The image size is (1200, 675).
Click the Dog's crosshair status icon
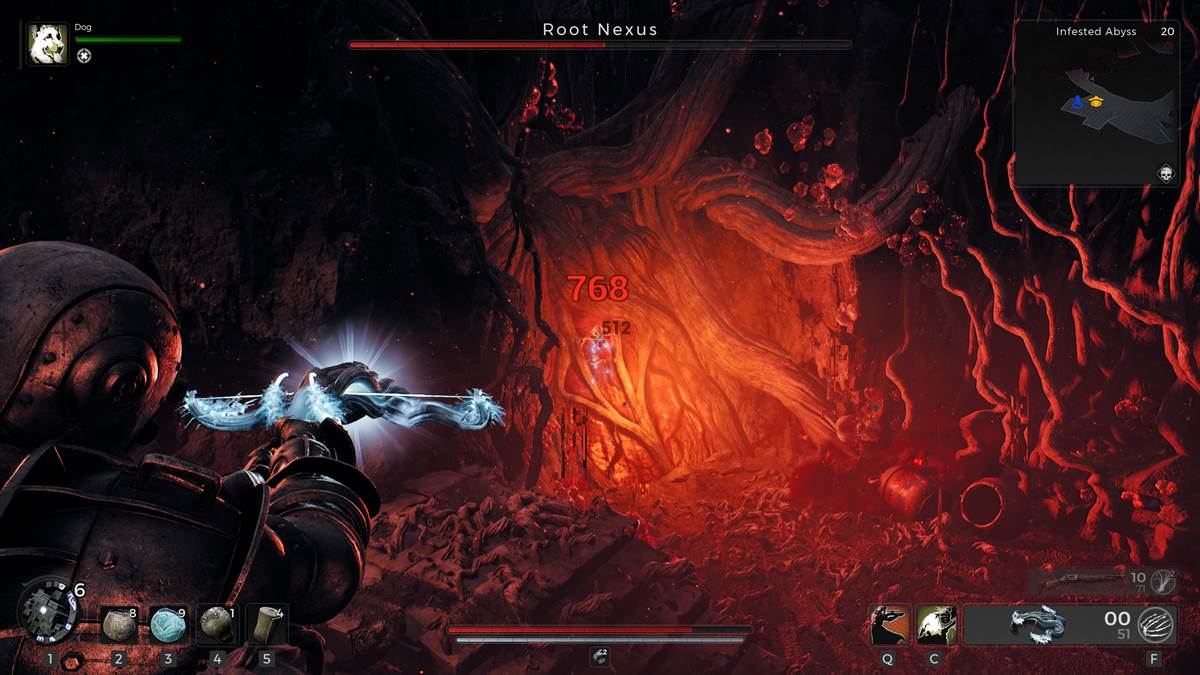pos(84,56)
